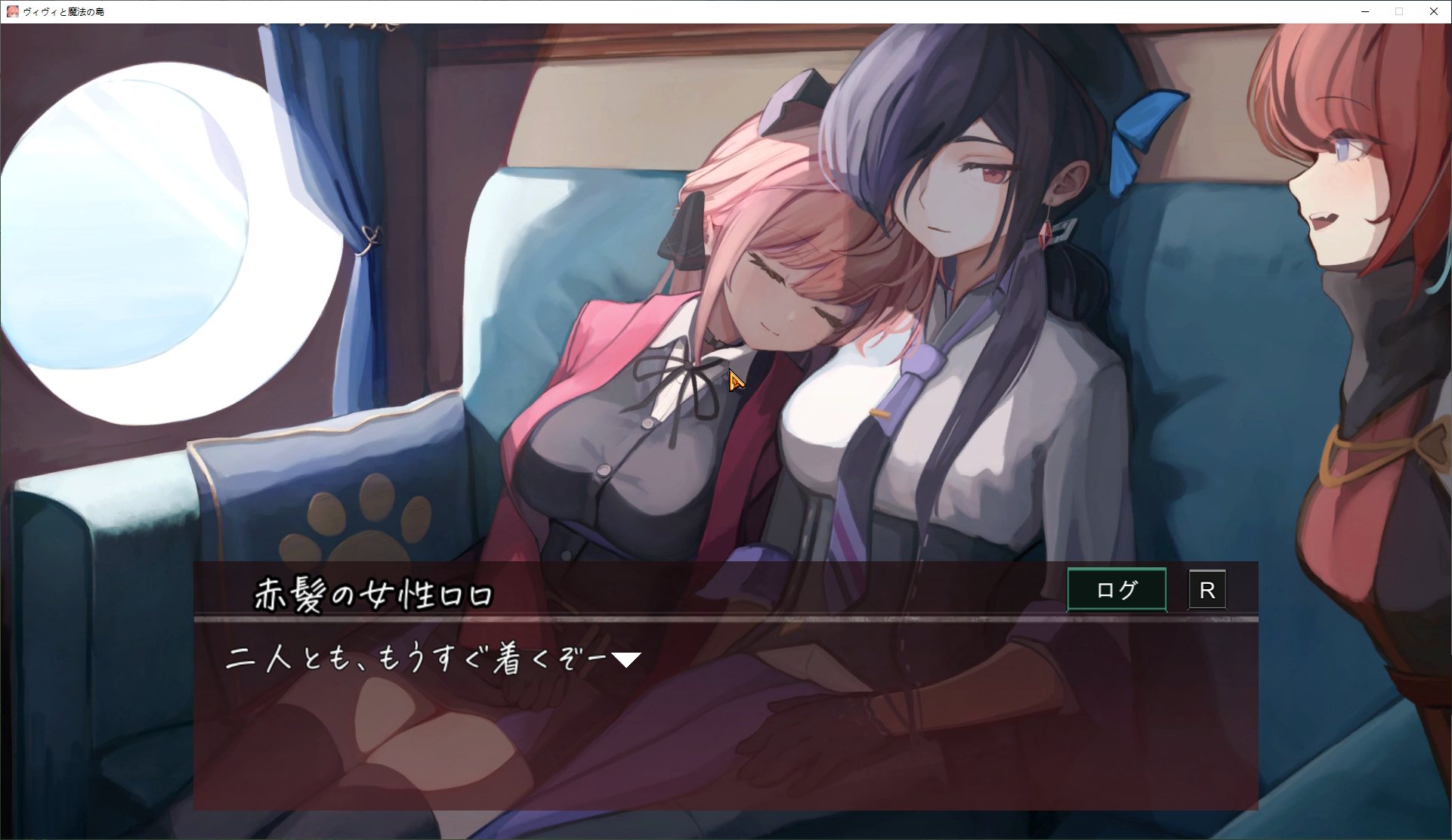Advance dialogue via the white arrow indicator
The height and width of the screenshot is (840, 1452).
click(626, 660)
